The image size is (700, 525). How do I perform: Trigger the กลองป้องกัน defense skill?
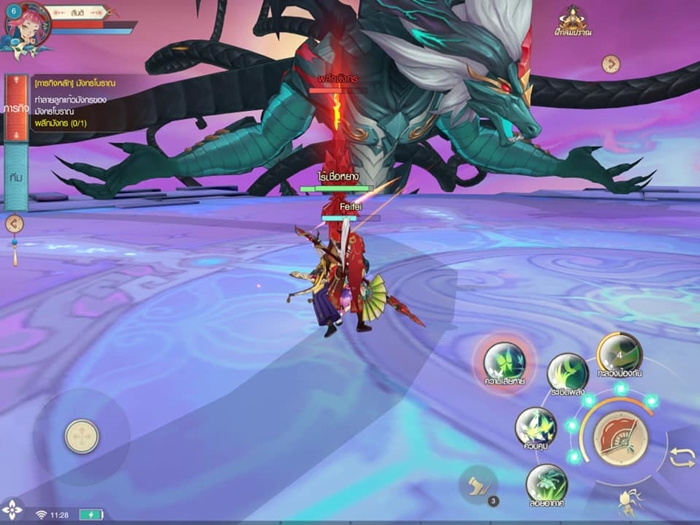(x=619, y=353)
